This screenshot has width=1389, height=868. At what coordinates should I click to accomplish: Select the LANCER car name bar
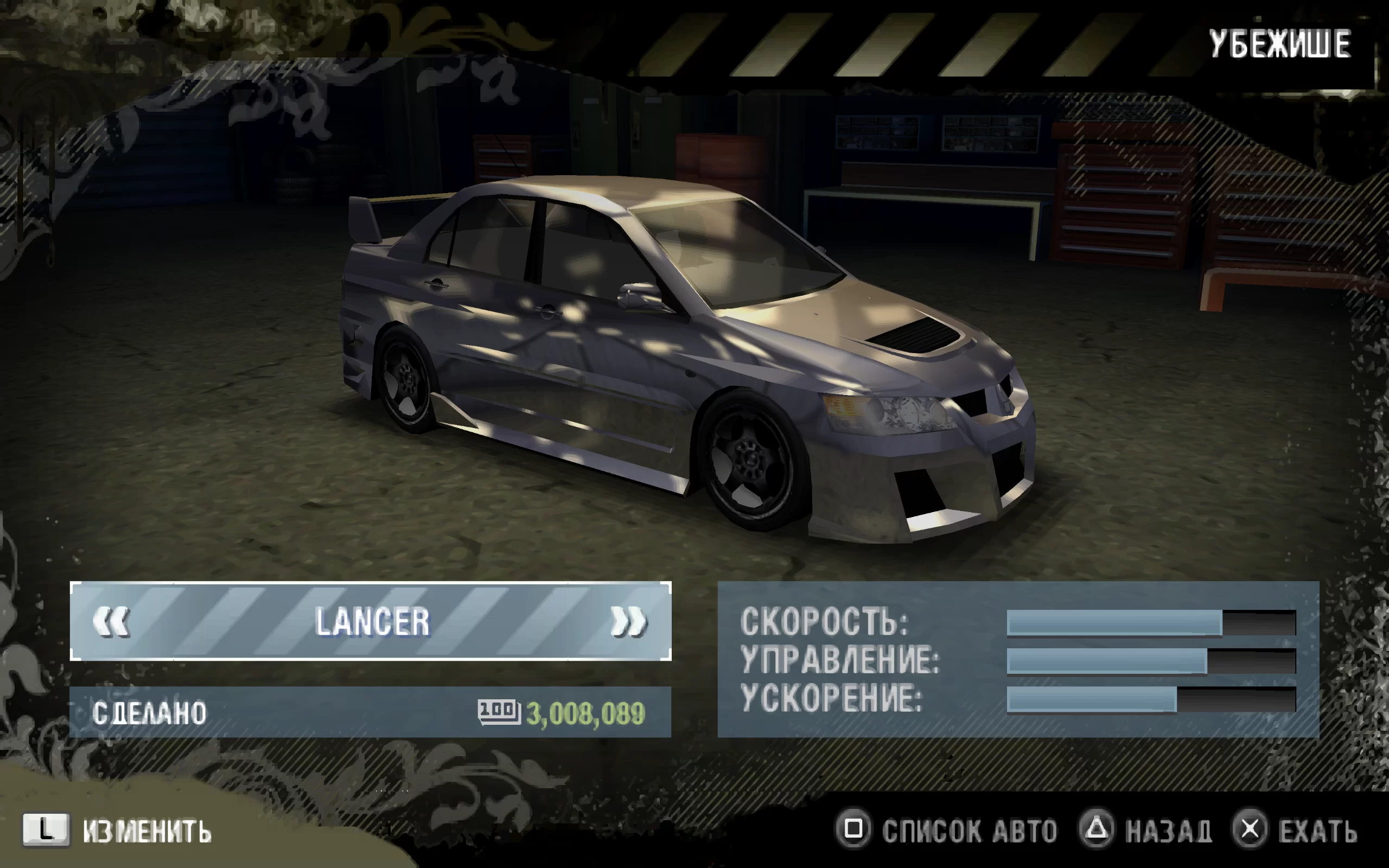372,621
